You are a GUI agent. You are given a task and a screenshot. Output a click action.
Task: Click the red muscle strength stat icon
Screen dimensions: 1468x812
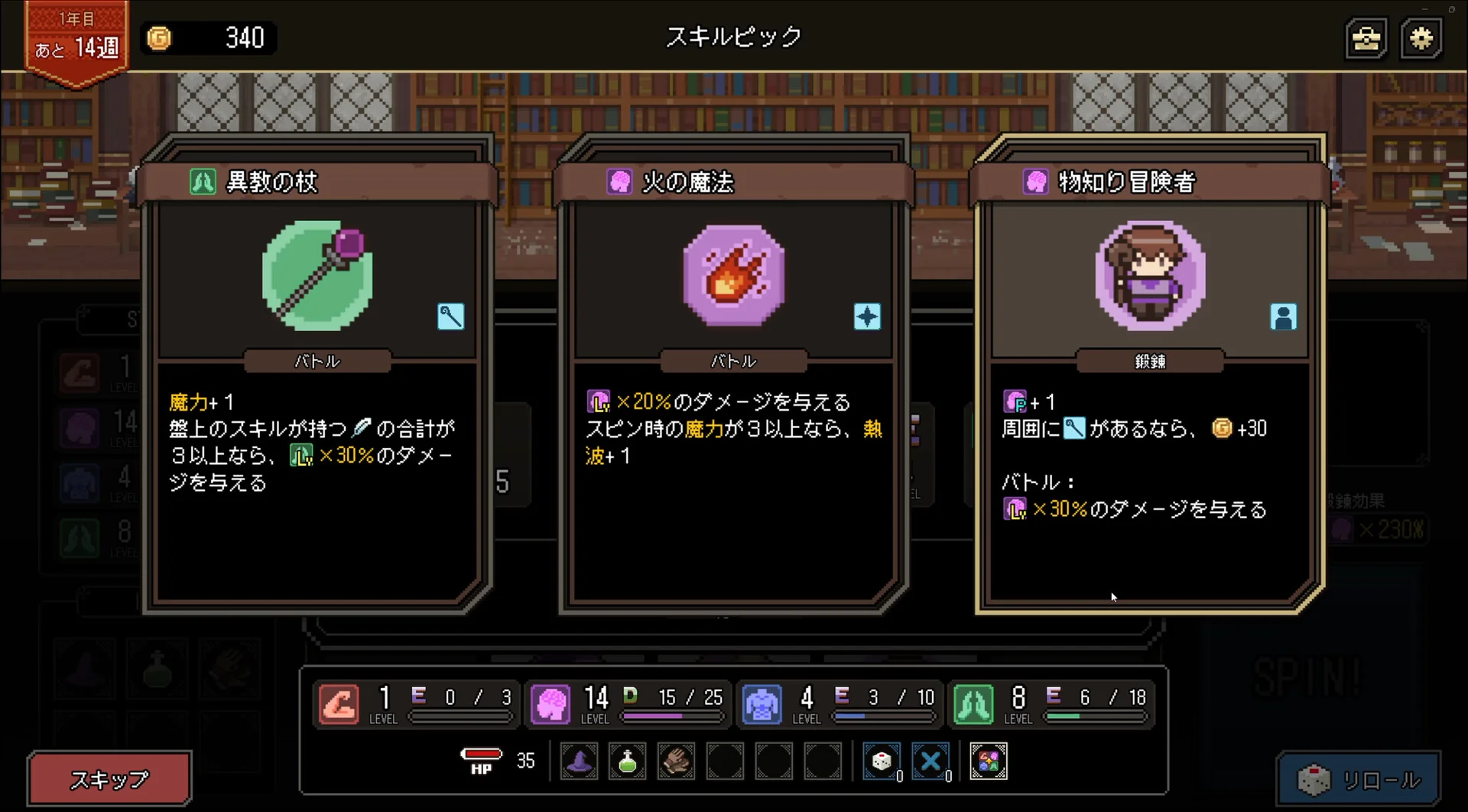click(339, 703)
